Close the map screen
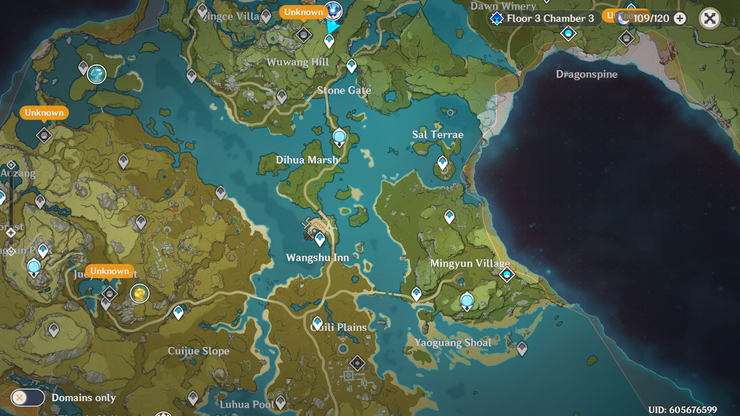 tap(709, 18)
